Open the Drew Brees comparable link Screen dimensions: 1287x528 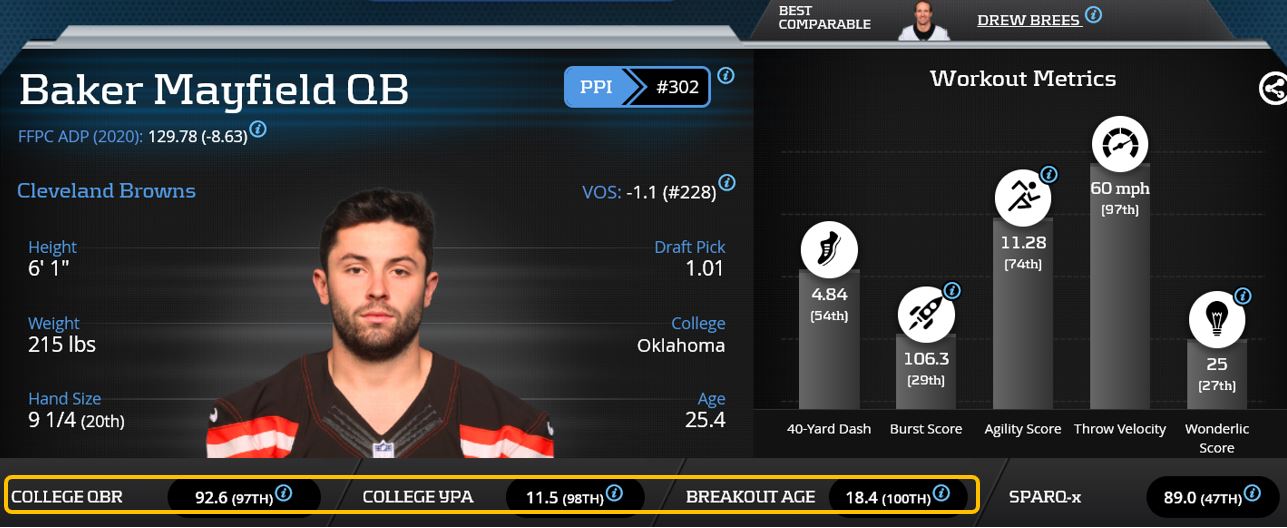[1028, 20]
